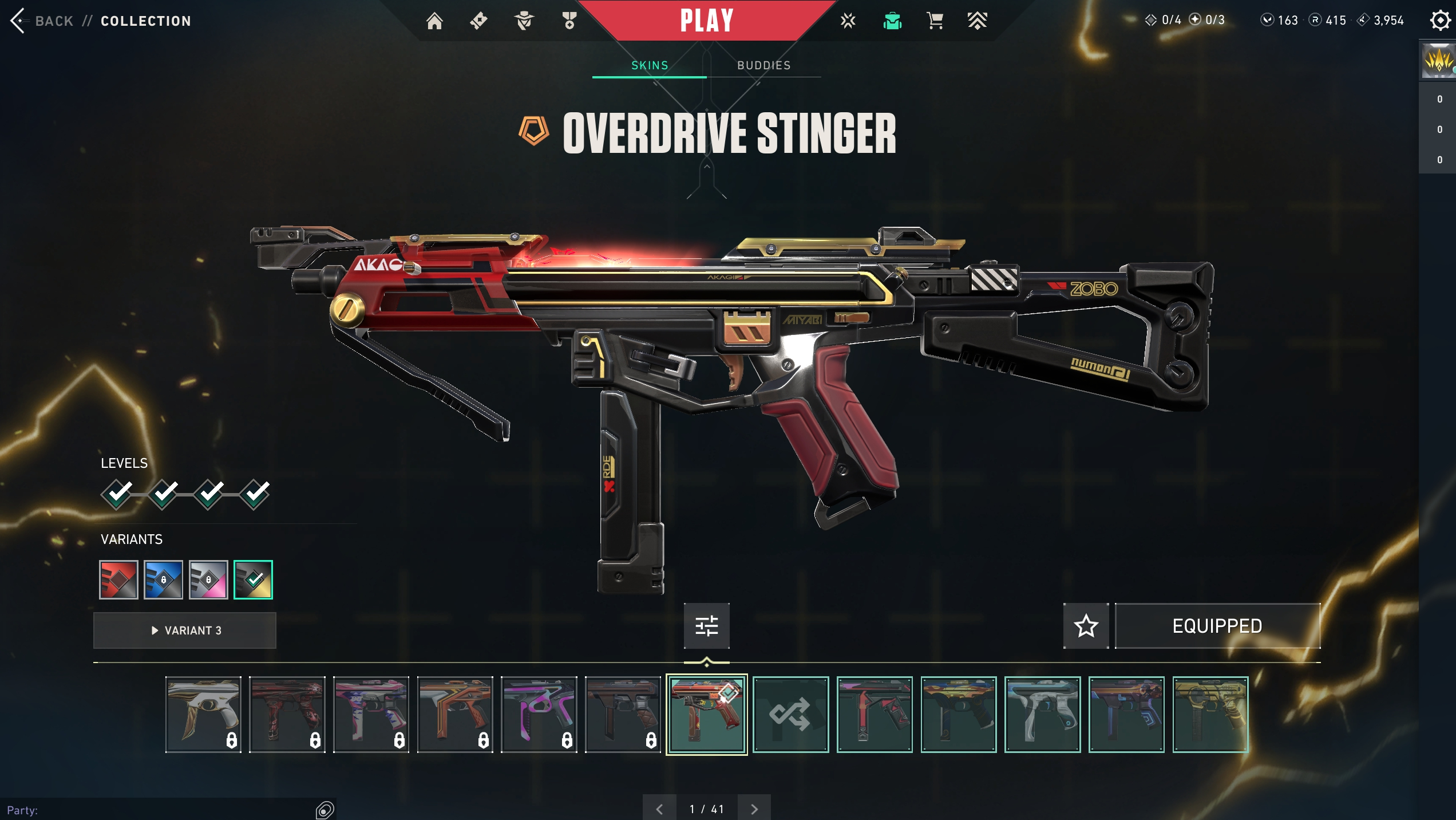Choose the locked pink variant swatch

pyautogui.click(x=208, y=579)
